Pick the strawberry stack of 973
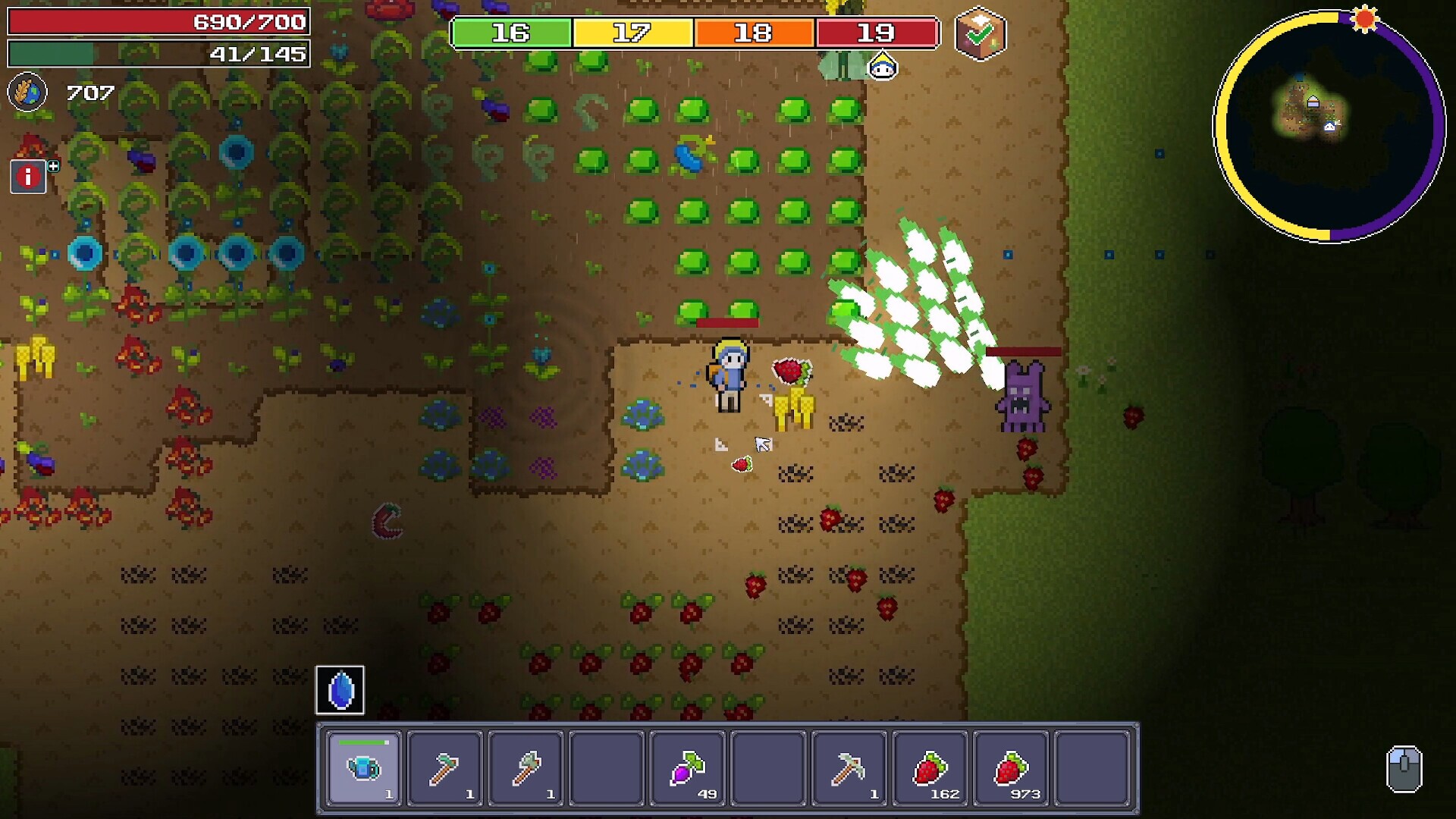This screenshot has height=819, width=1456. click(x=1012, y=767)
